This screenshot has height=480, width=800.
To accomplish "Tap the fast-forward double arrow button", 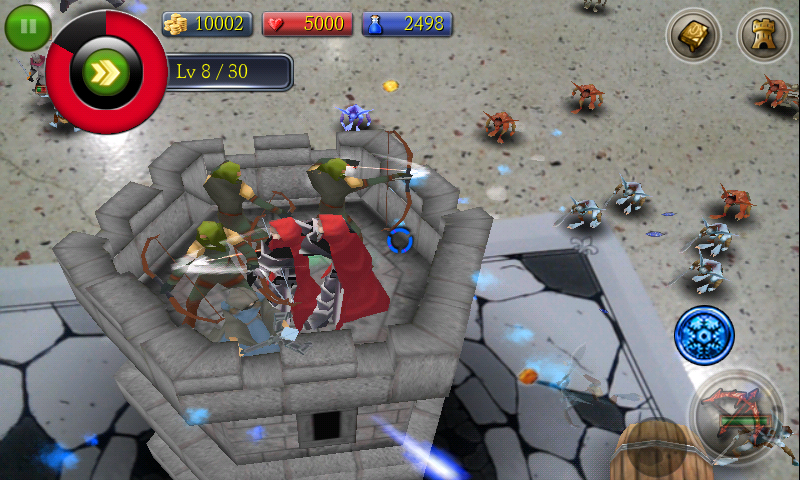I will [x=106, y=72].
